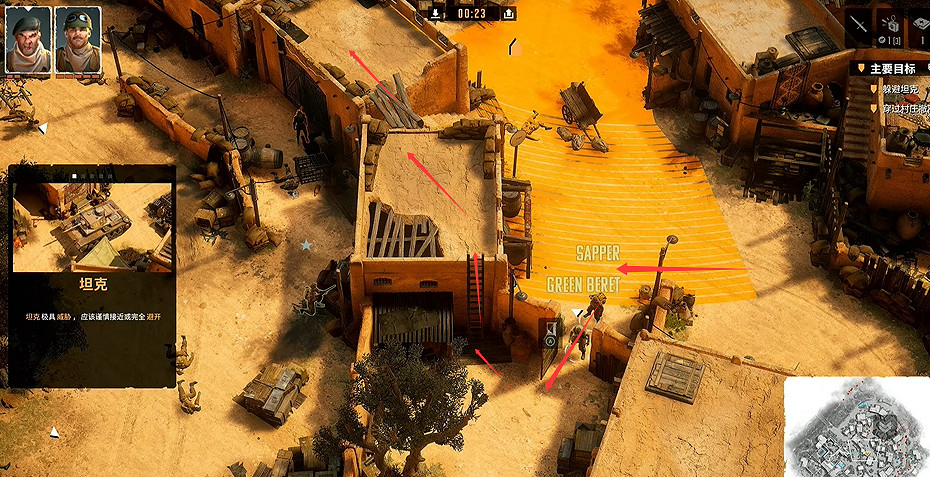Select the Green Beret unit name label
930x477 pixels.
pyautogui.click(x=583, y=285)
